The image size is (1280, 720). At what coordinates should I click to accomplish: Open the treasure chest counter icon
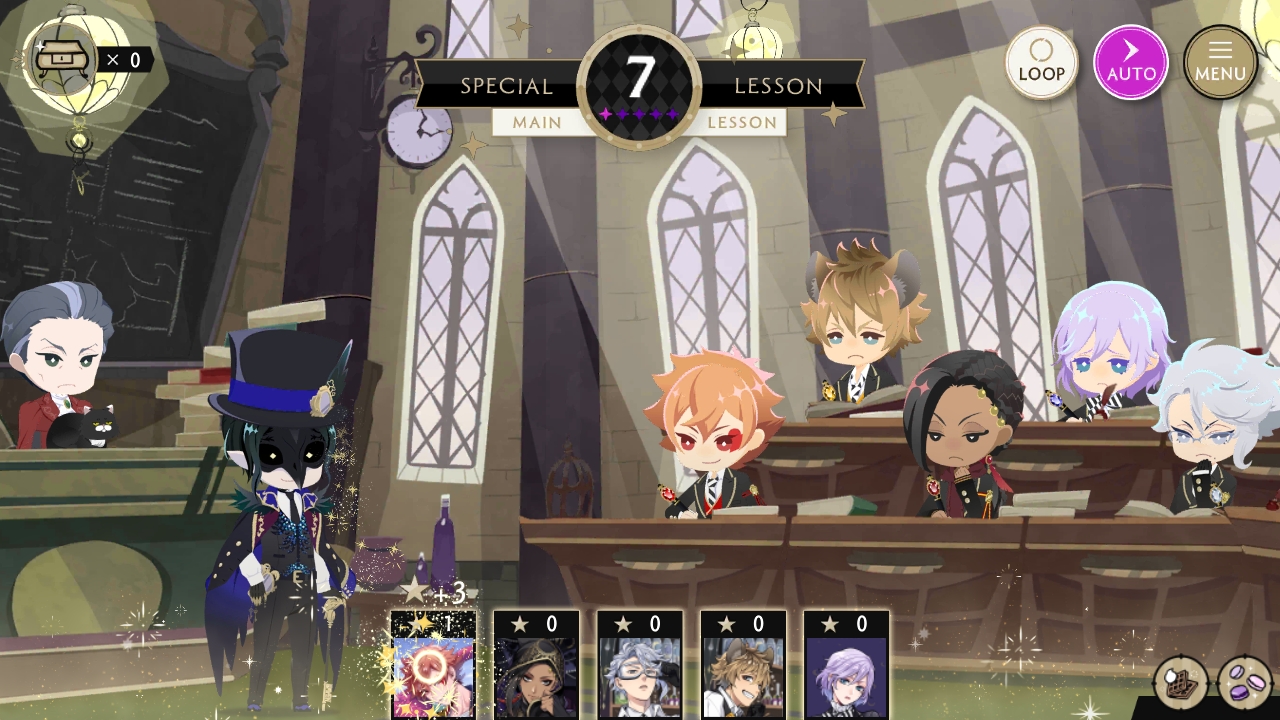point(62,60)
